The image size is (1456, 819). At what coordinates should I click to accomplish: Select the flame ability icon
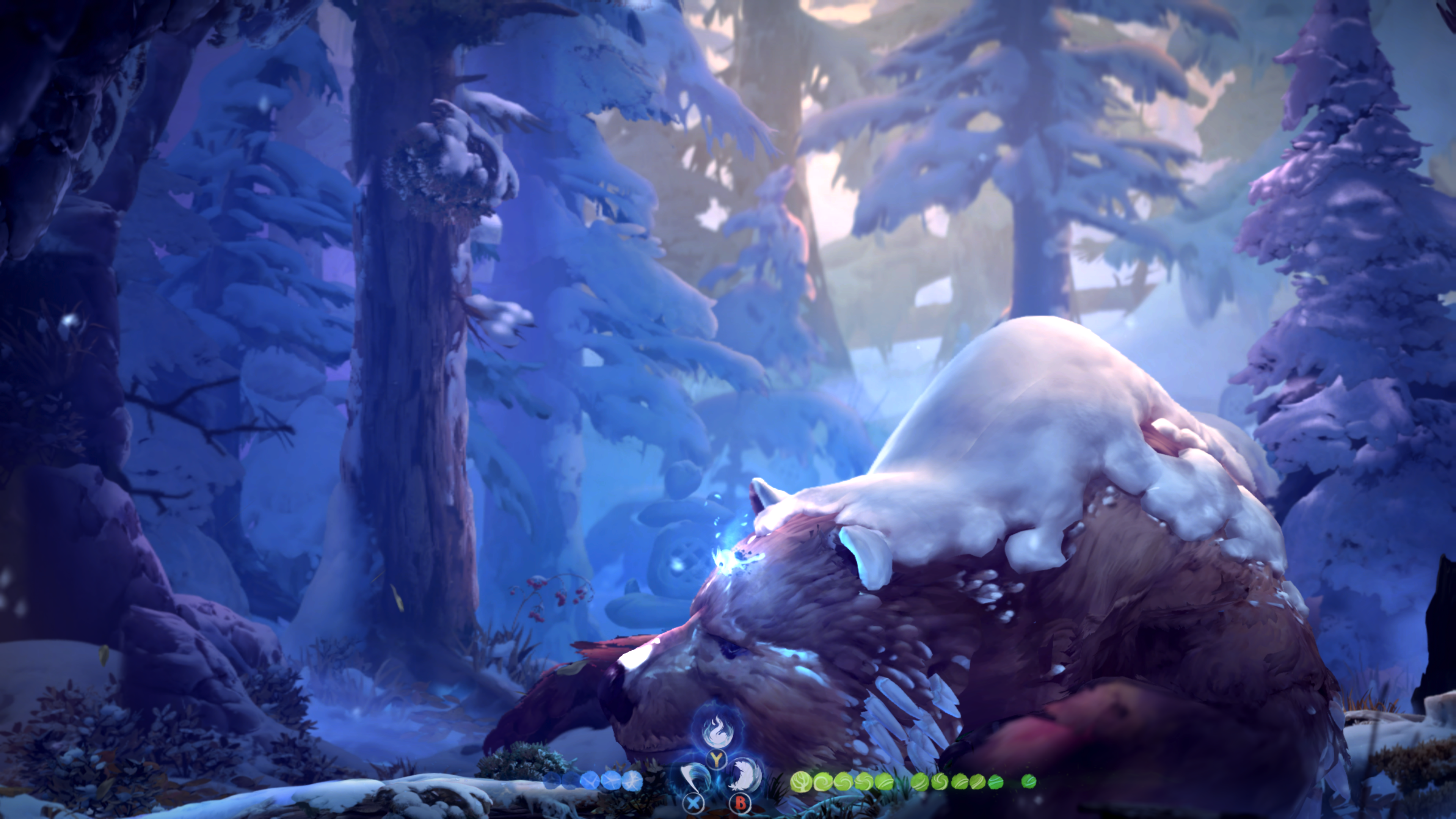[x=717, y=731]
